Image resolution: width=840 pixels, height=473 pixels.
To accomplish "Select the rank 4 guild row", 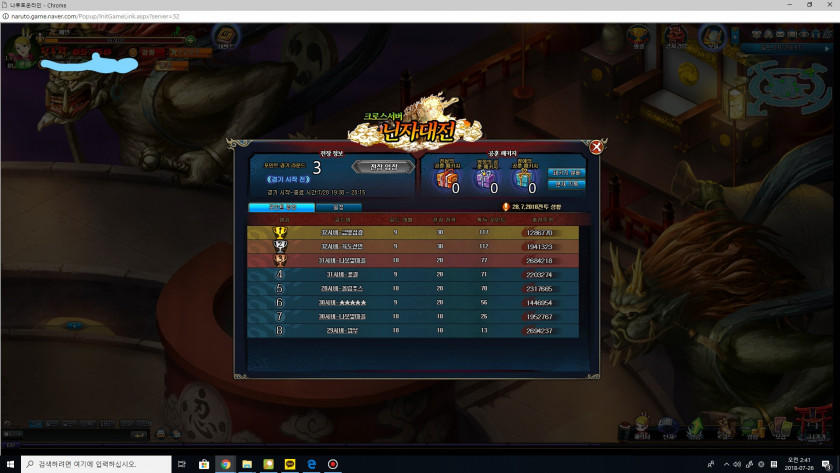I will pos(412,274).
